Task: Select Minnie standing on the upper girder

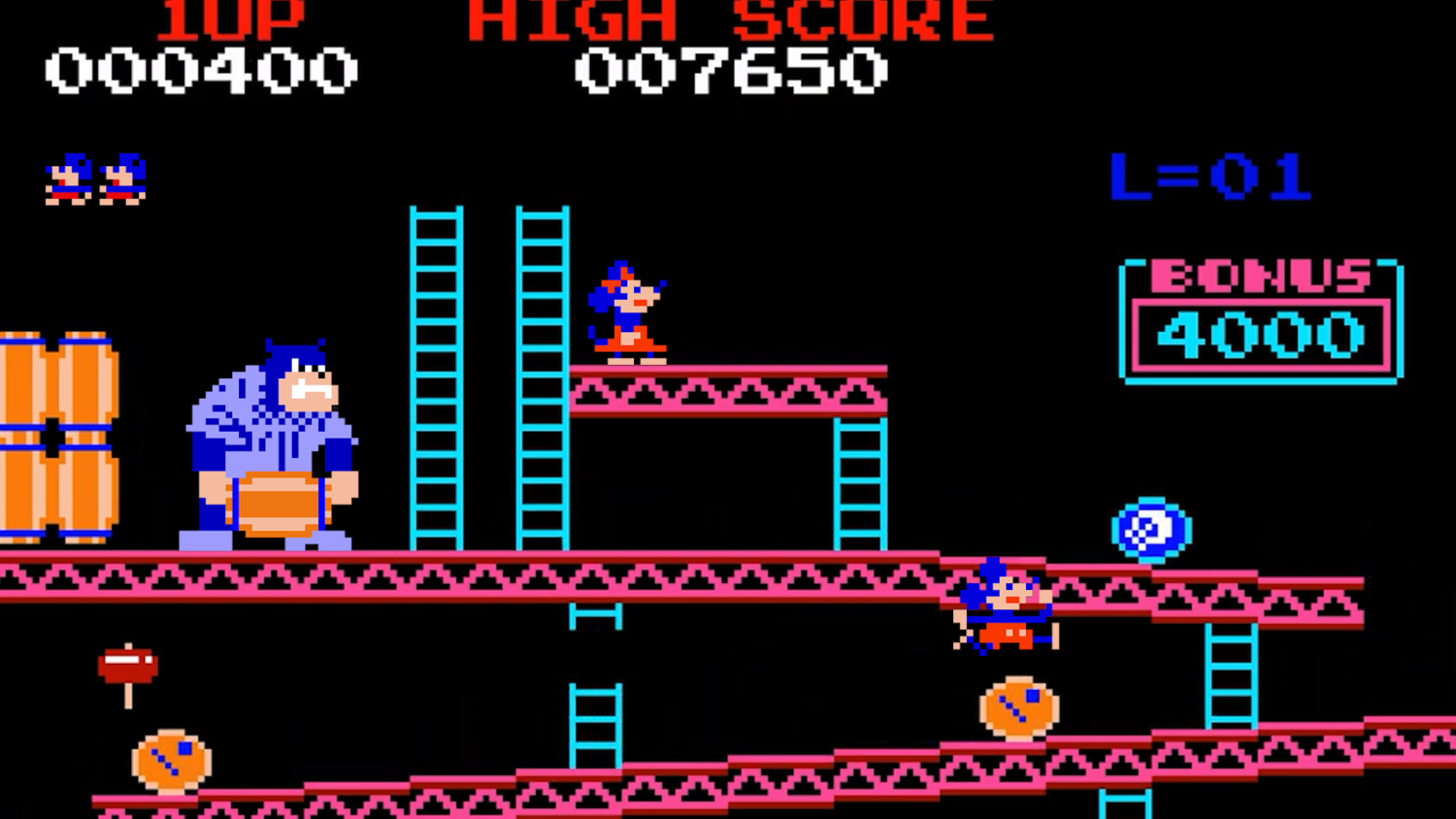Action: coord(626,311)
